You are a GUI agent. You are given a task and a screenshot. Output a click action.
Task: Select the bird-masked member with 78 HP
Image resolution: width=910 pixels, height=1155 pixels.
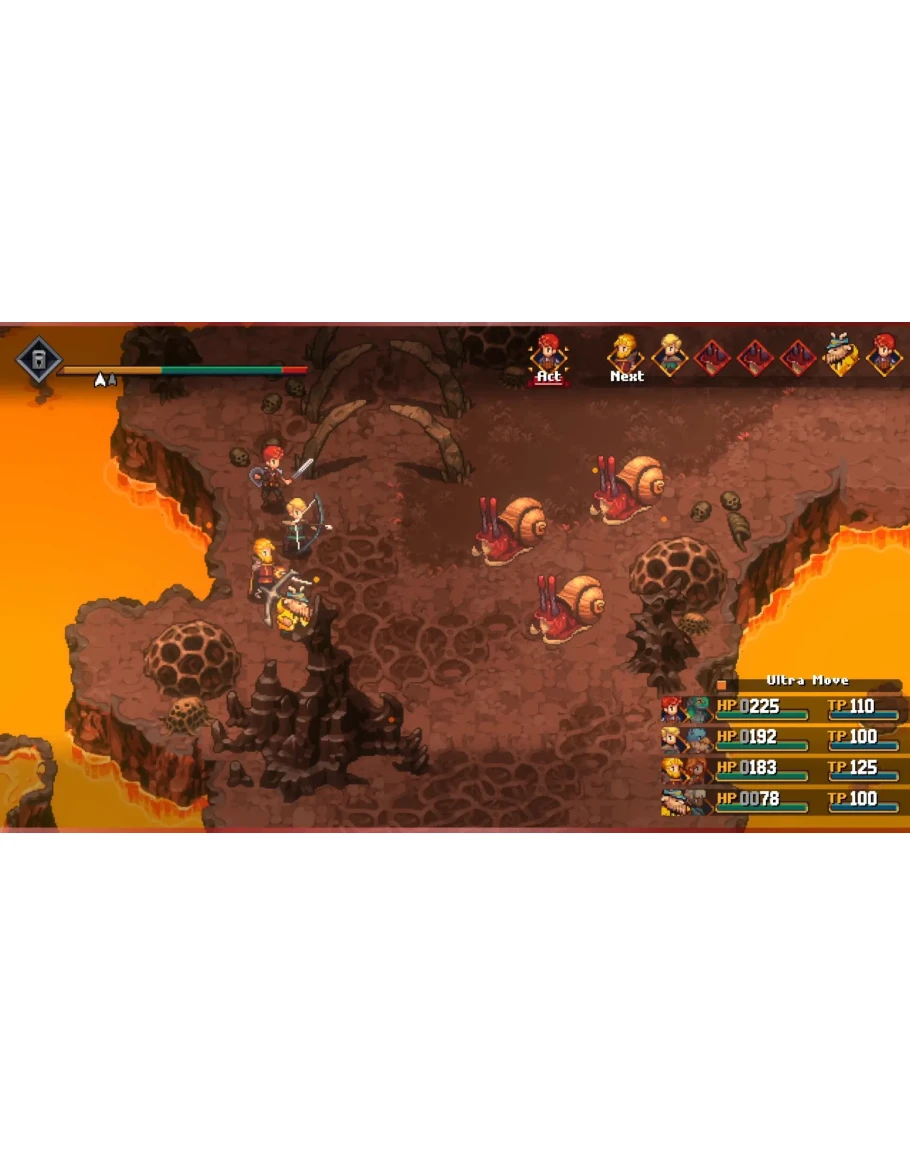pos(673,802)
